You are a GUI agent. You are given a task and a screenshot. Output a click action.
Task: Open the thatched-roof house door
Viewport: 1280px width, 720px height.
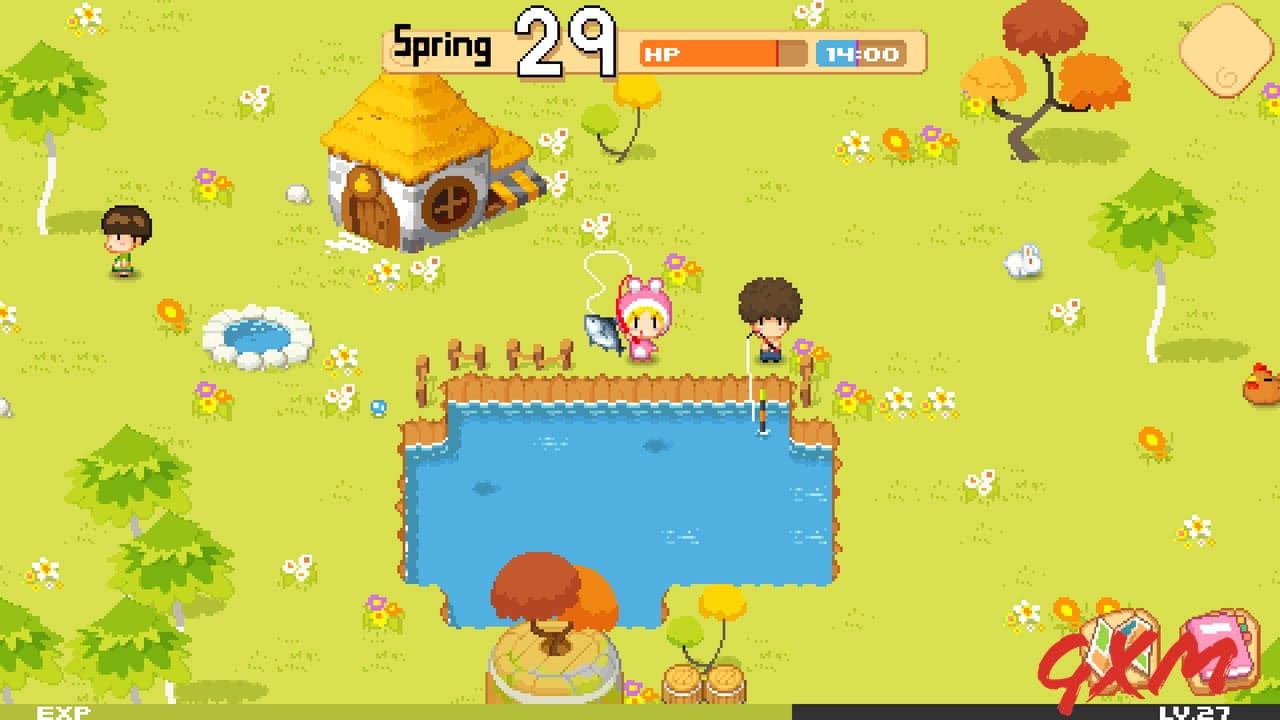click(368, 209)
